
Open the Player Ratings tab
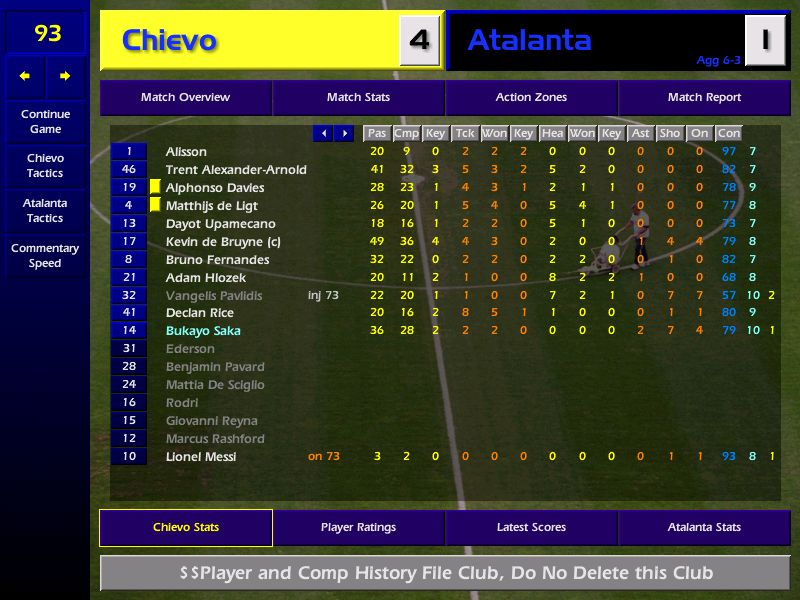pyautogui.click(x=358, y=528)
